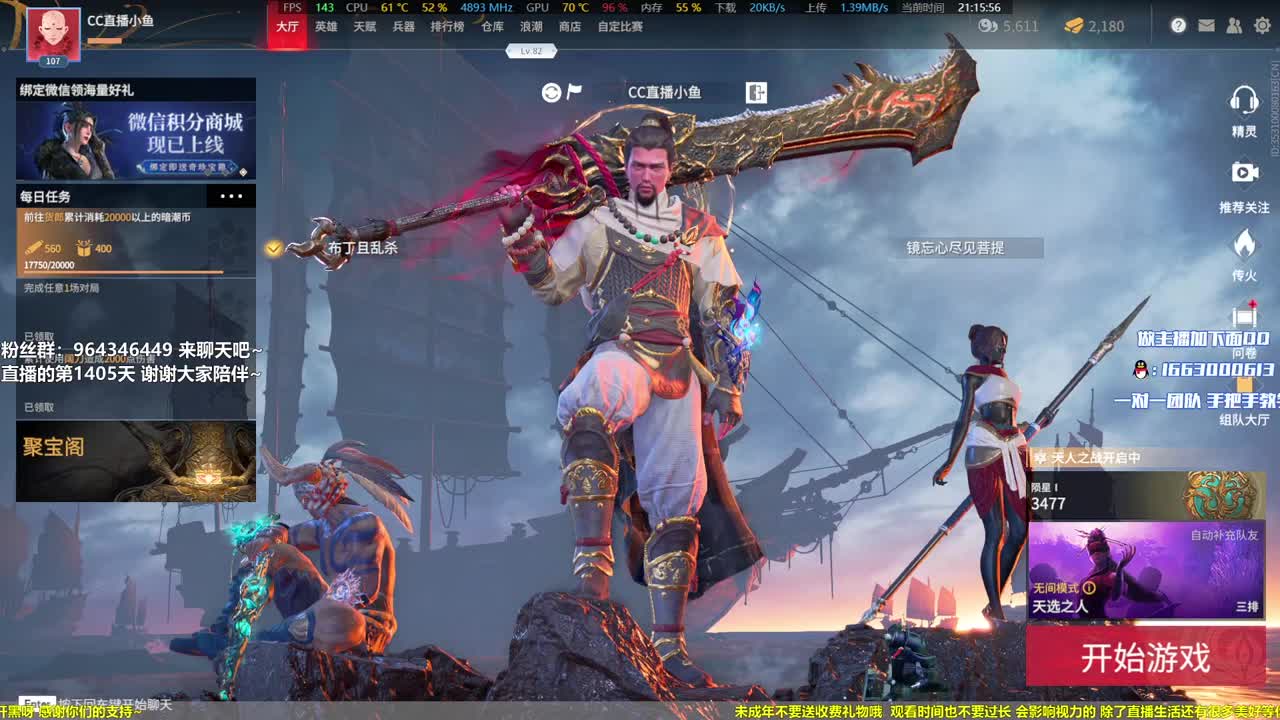Click the flag icon beside the character name
This screenshot has height=720, width=1280.
tap(573, 91)
